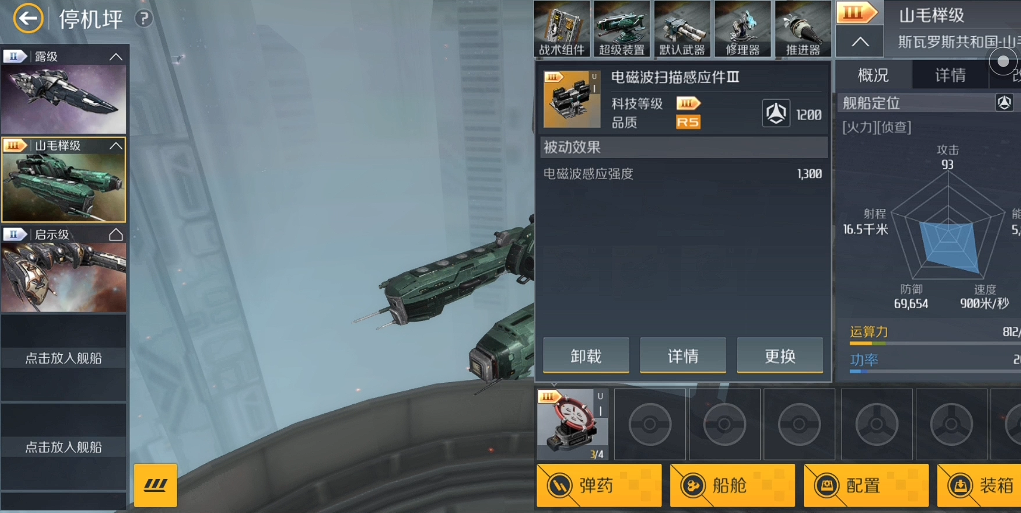Choose the 启示级 ship thumbnail
The image size is (1021, 513).
tap(63, 276)
